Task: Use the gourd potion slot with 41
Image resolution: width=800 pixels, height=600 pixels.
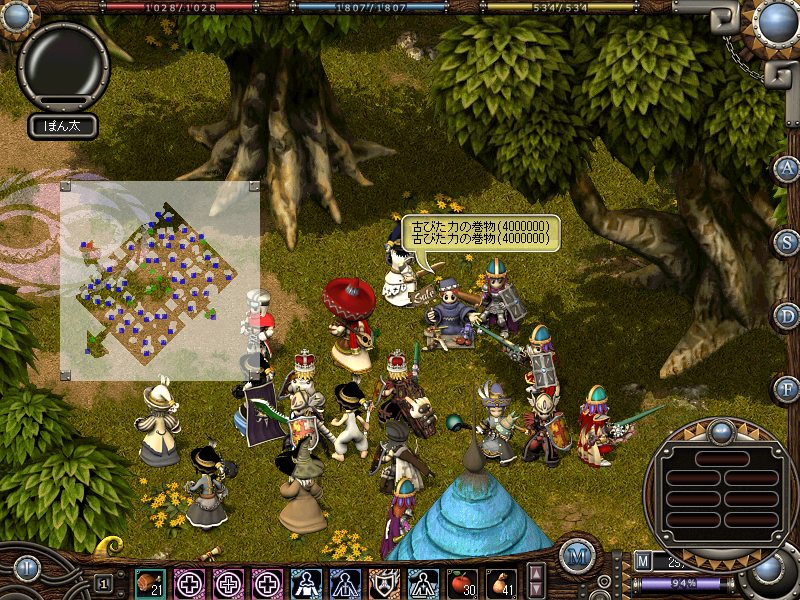Action: (501, 582)
